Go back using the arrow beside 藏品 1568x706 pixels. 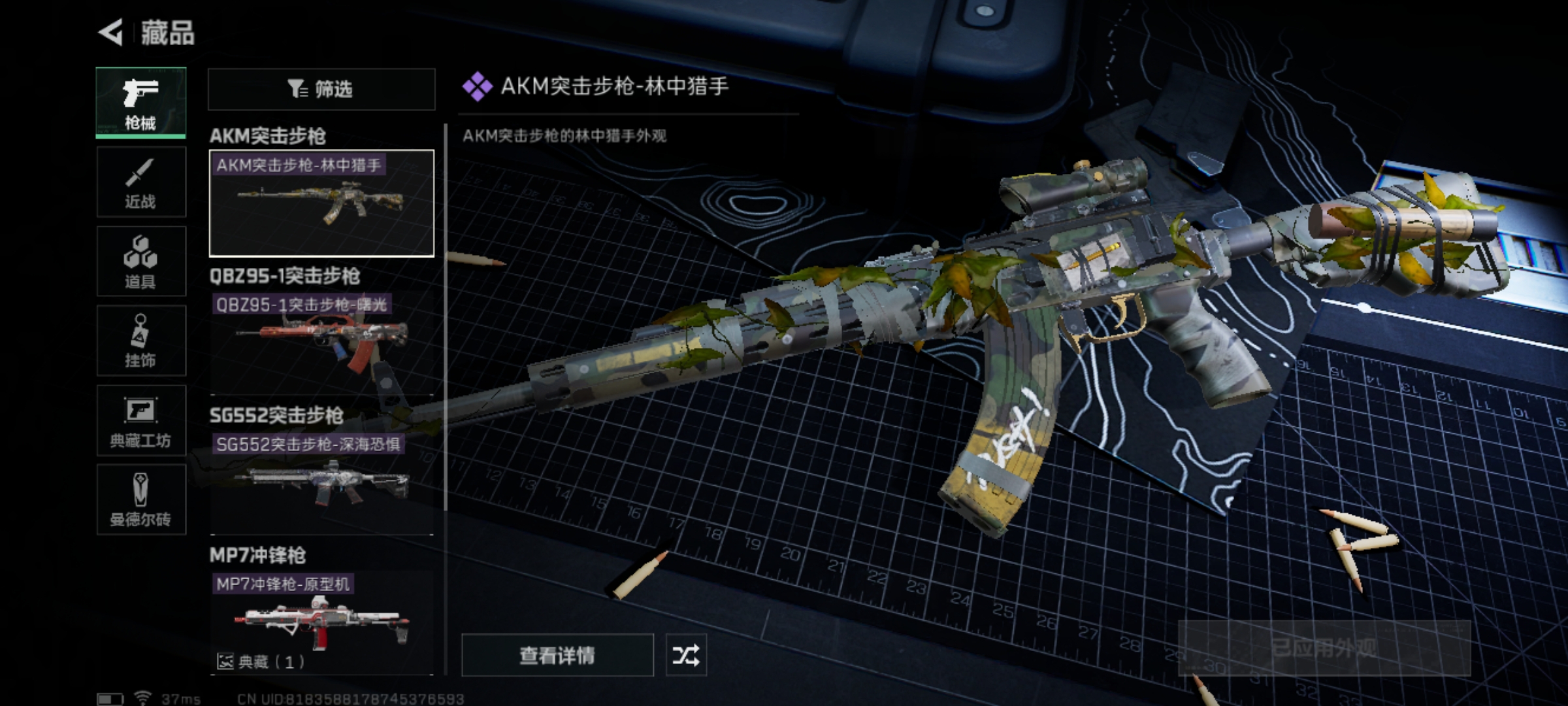(111, 33)
